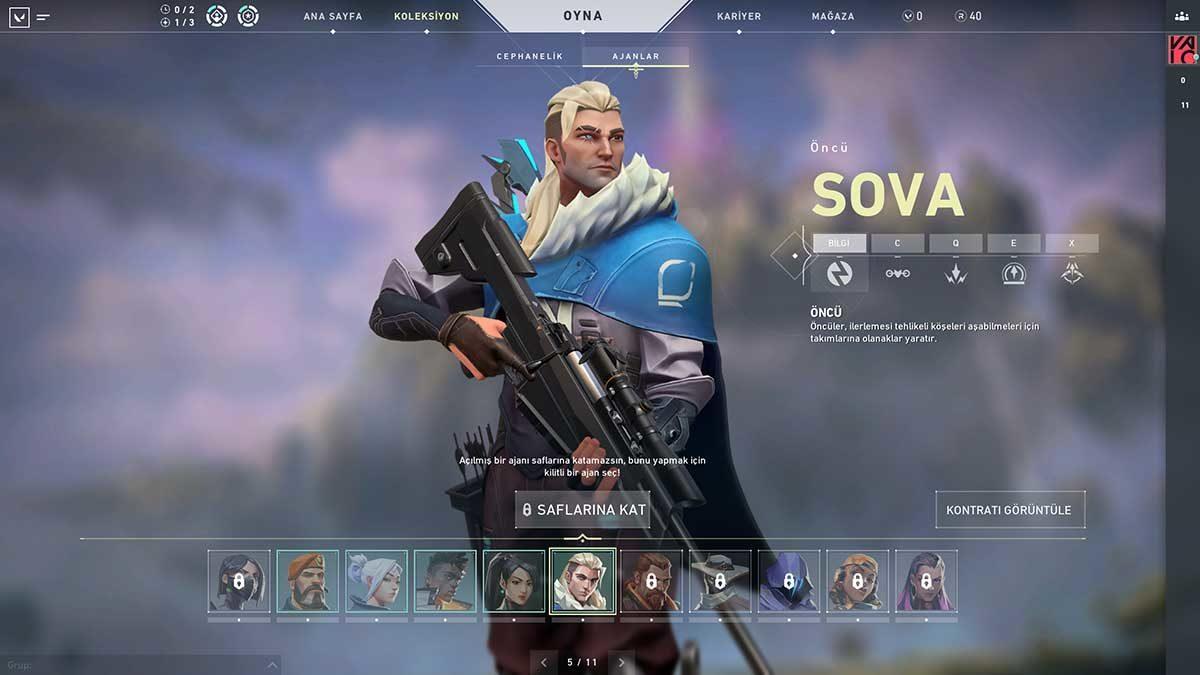Image resolution: width=1200 pixels, height=675 pixels.
Task: Go to the next agent page arrow
Action: pyautogui.click(x=621, y=662)
